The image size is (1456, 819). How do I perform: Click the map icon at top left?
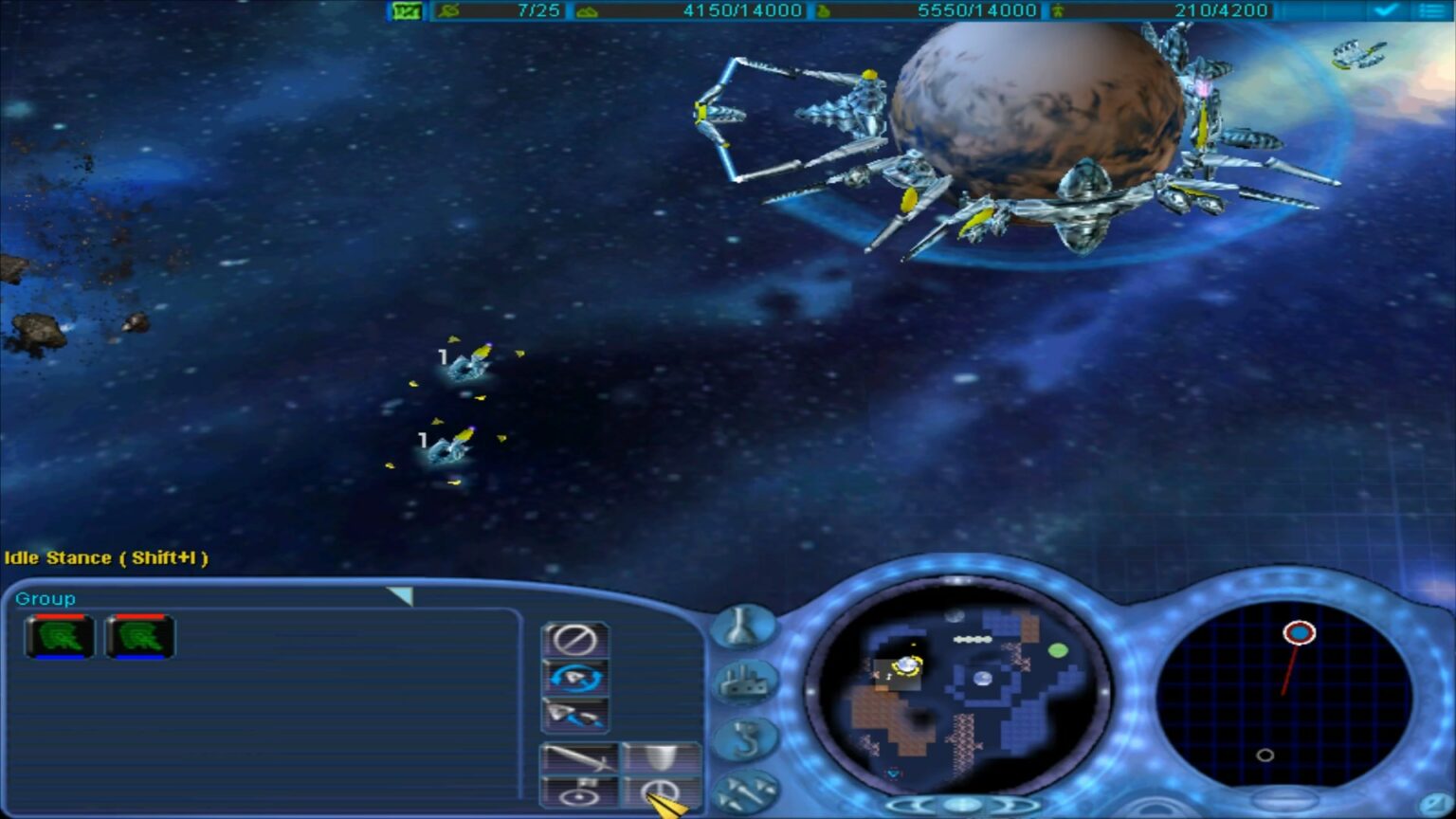(x=406, y=9)
